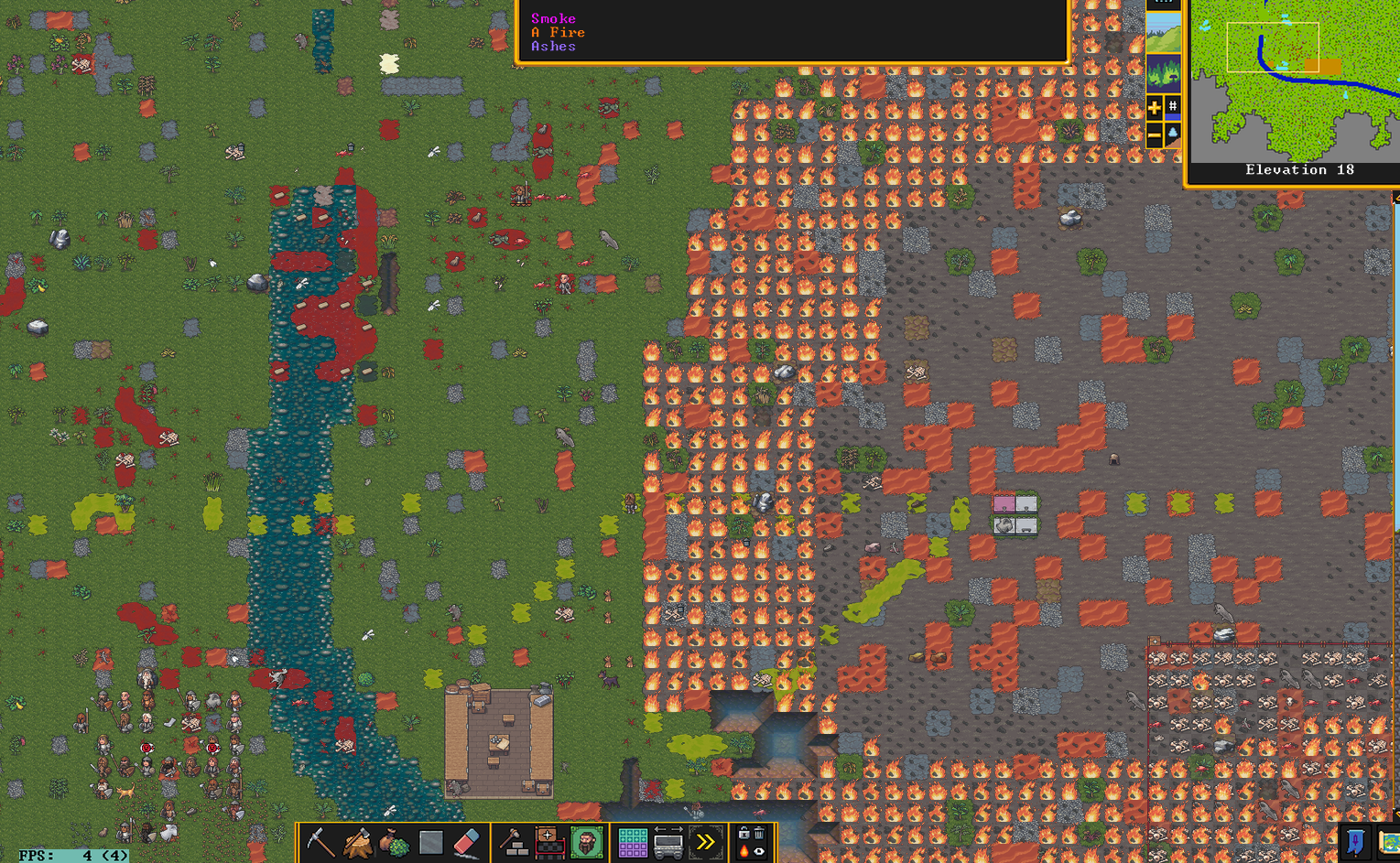Screen dimensions: 1400x863
Task: Zoom in with the minimap plus button
Action: 1154,108
